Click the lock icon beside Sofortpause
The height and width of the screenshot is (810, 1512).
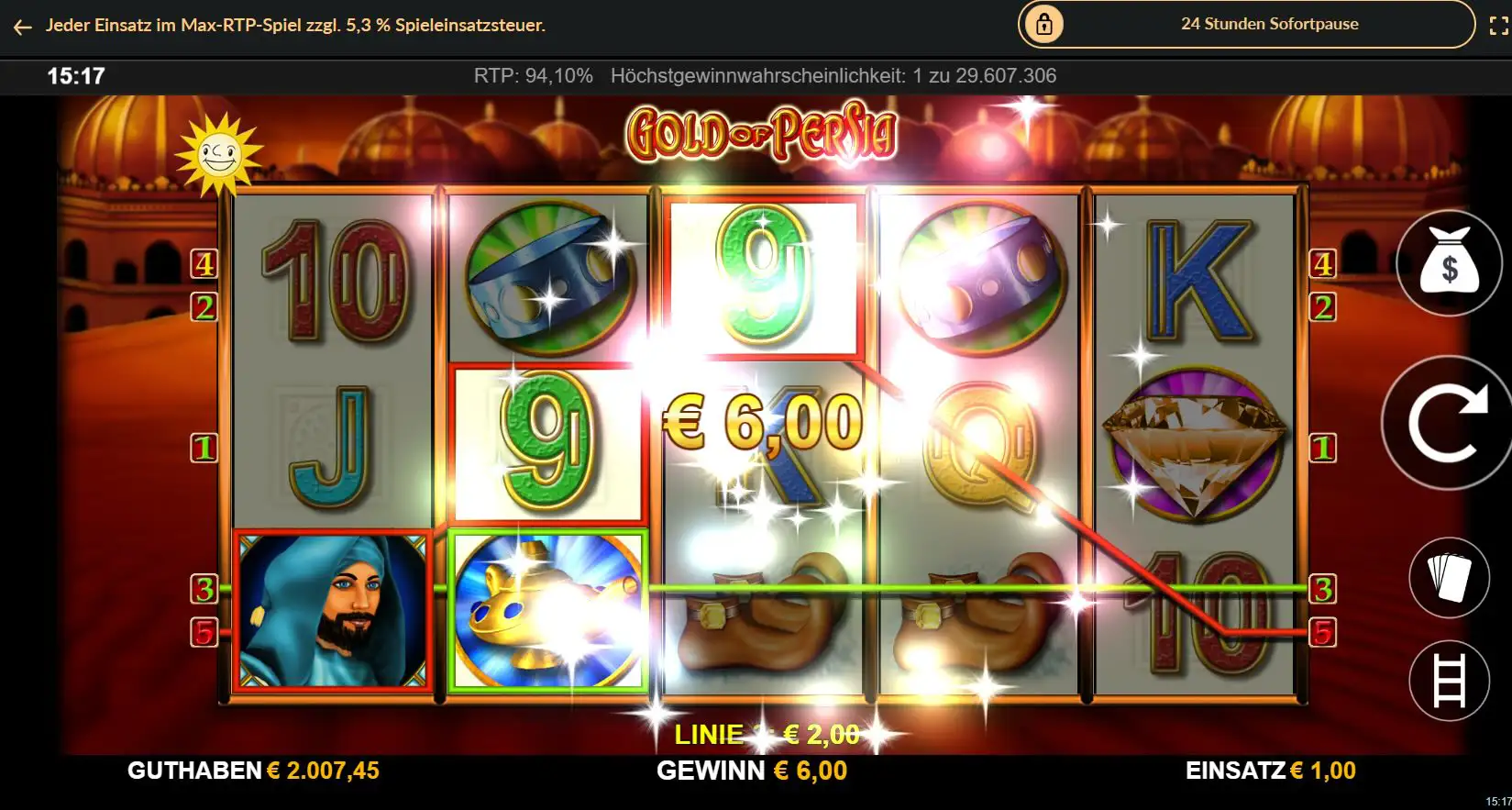click(x=1045, y=24)
